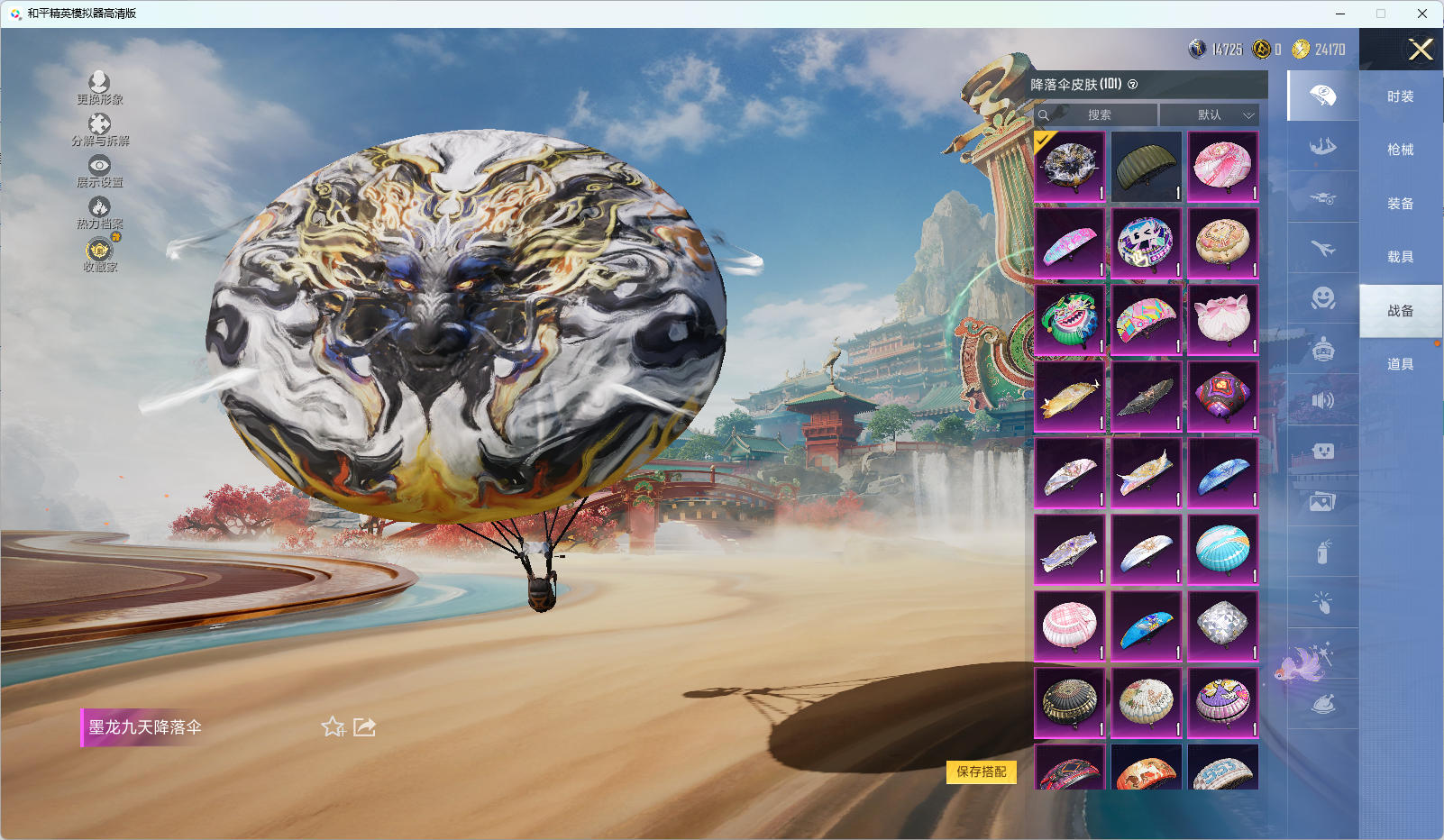The width and height of the screenshot is (1444, 840).
Task: Favorite the parachute with the star icon
Action: (333, 726)
